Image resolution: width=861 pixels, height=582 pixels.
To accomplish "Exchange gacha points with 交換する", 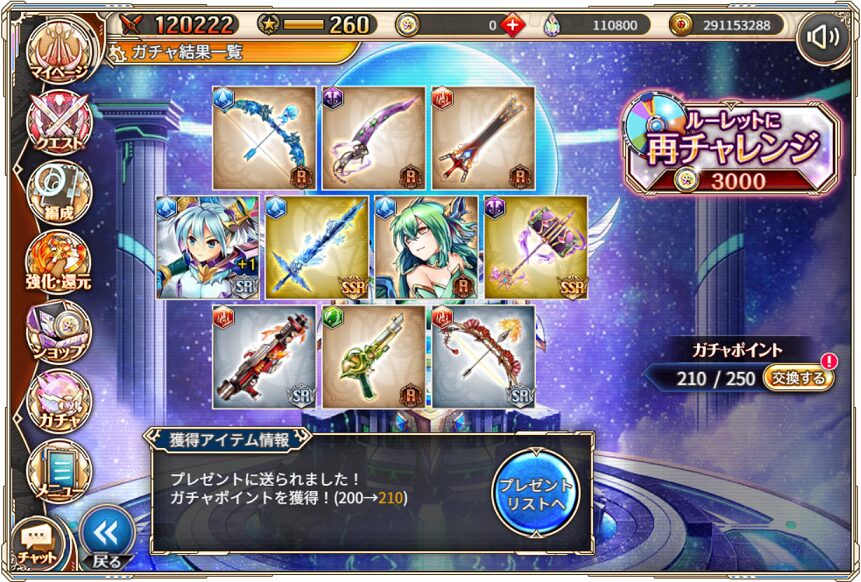I will point(799,378).
